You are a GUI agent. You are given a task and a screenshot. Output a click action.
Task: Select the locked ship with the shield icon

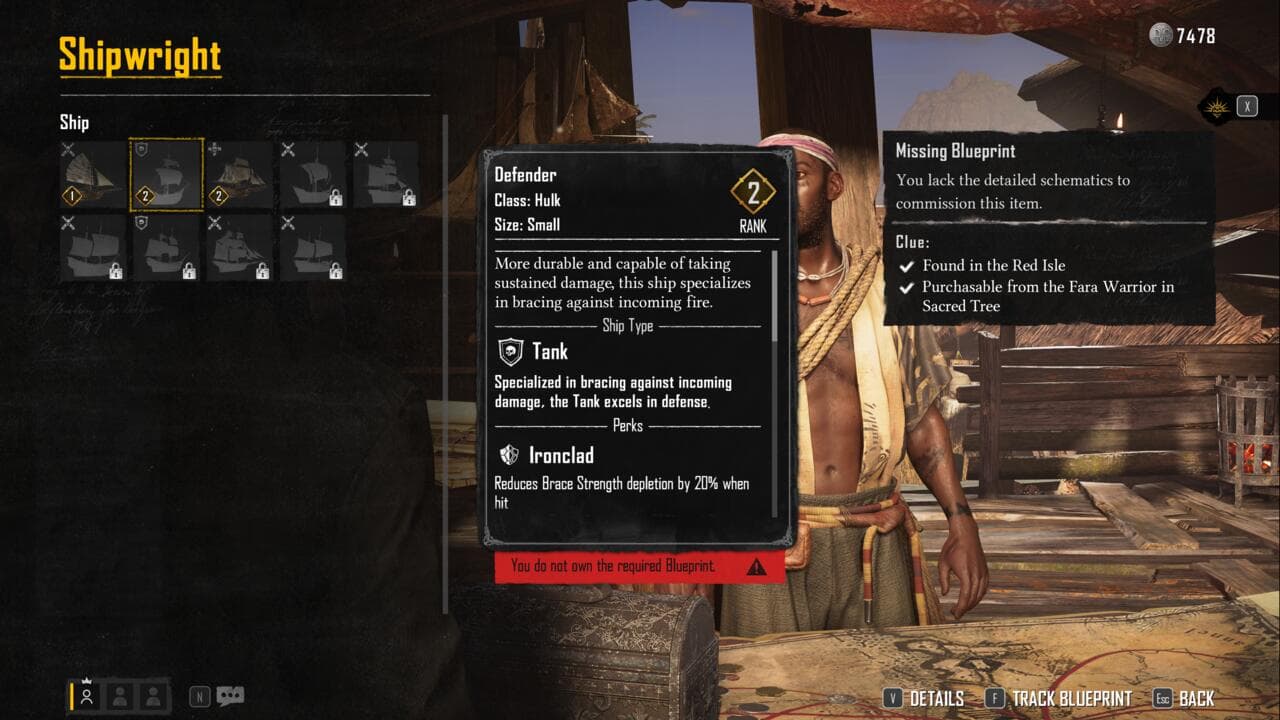167,248
